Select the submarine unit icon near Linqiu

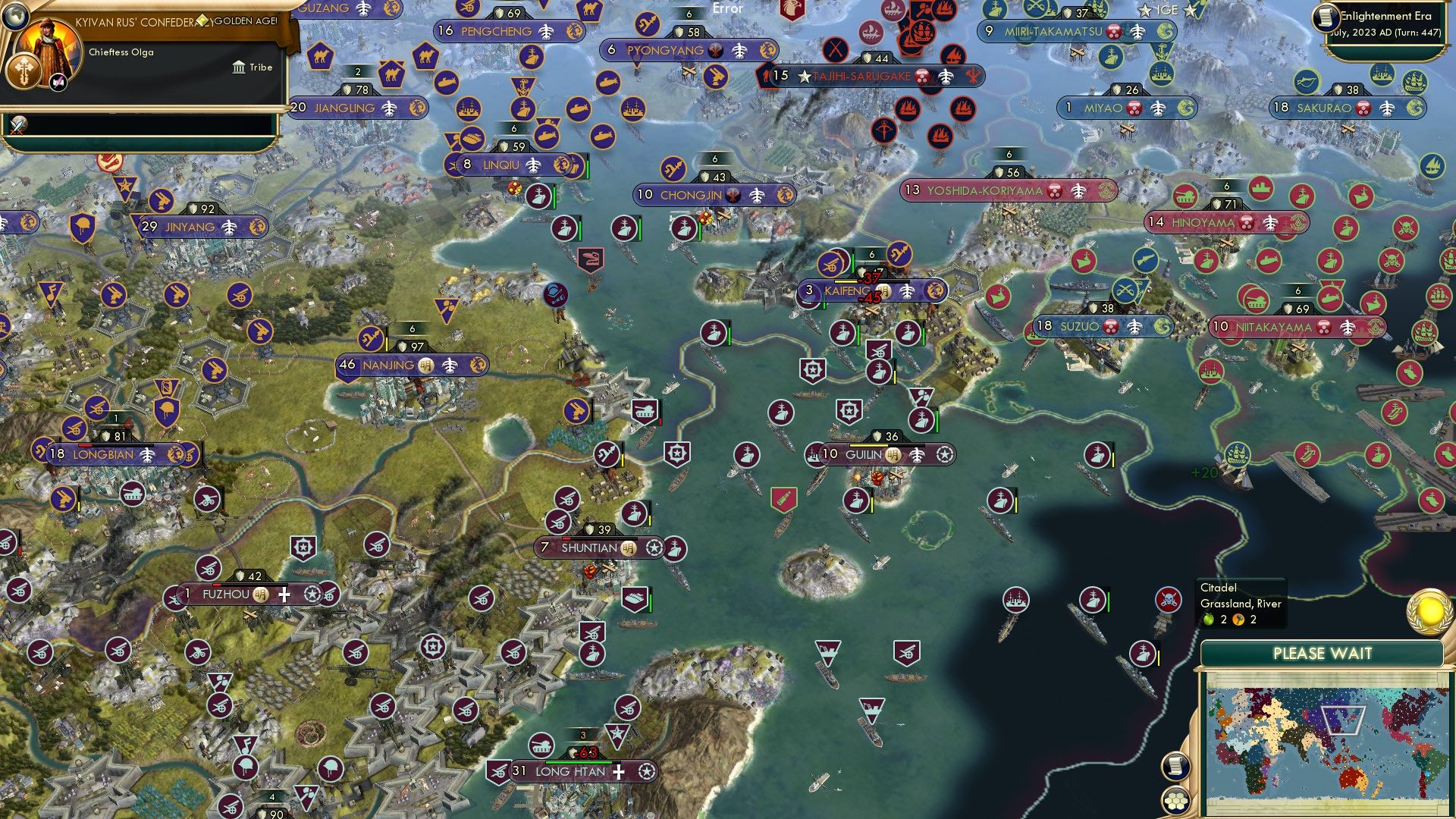click(548, 136)
